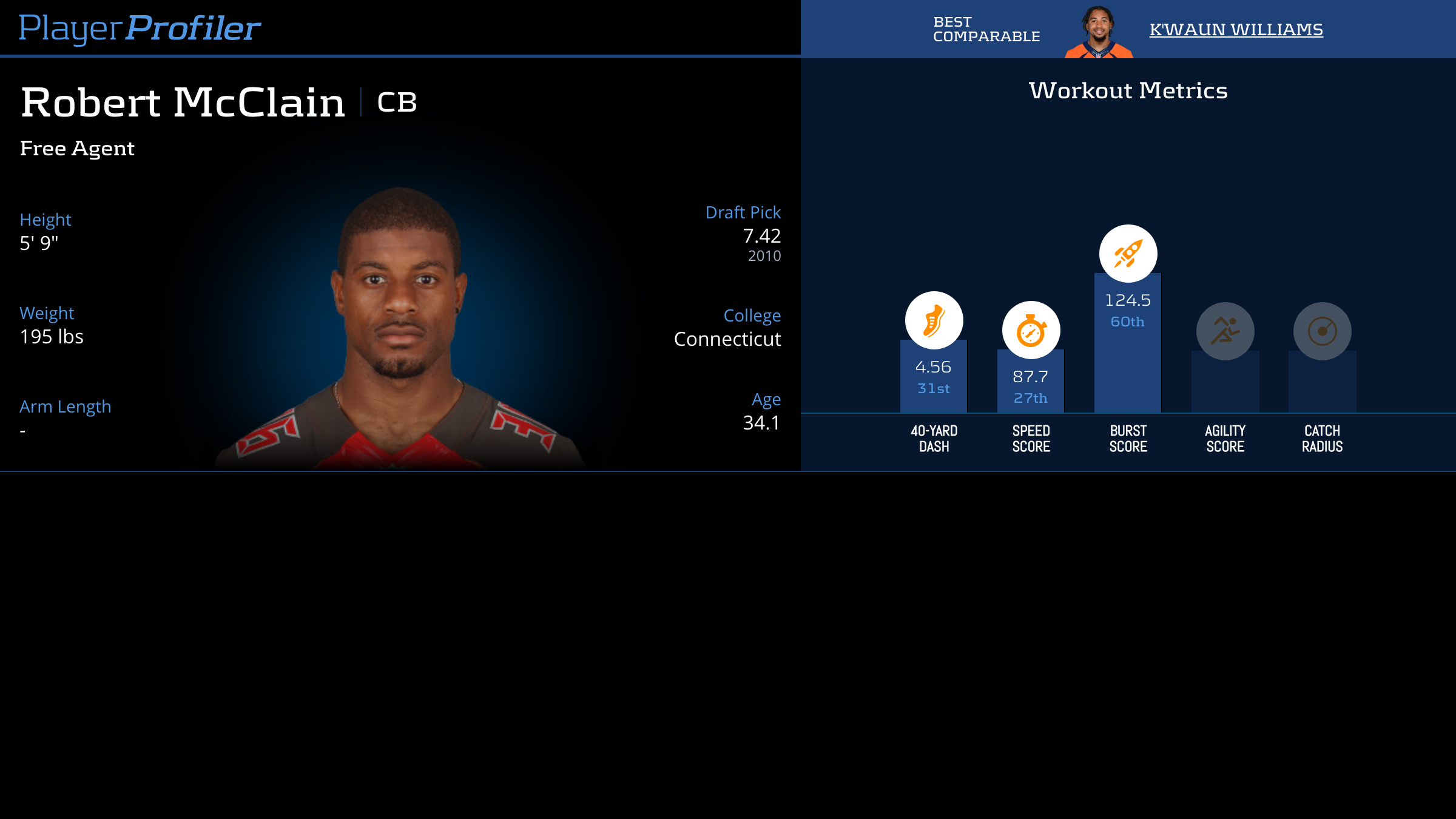The image size is (1456, 819).
Task: Open the PlayerProfiler logo home link
Action: (140, 29)
